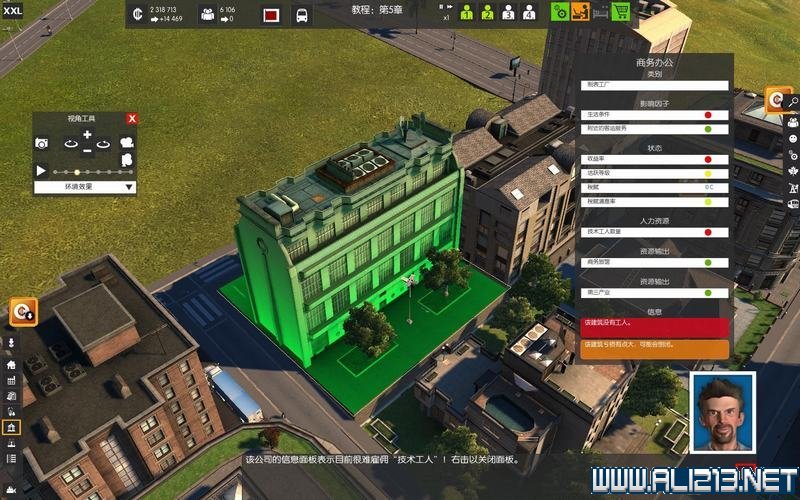This screenshot has height=500, width=800.
Task: Select game speed 1 button
Action: [x=467, y=13]
